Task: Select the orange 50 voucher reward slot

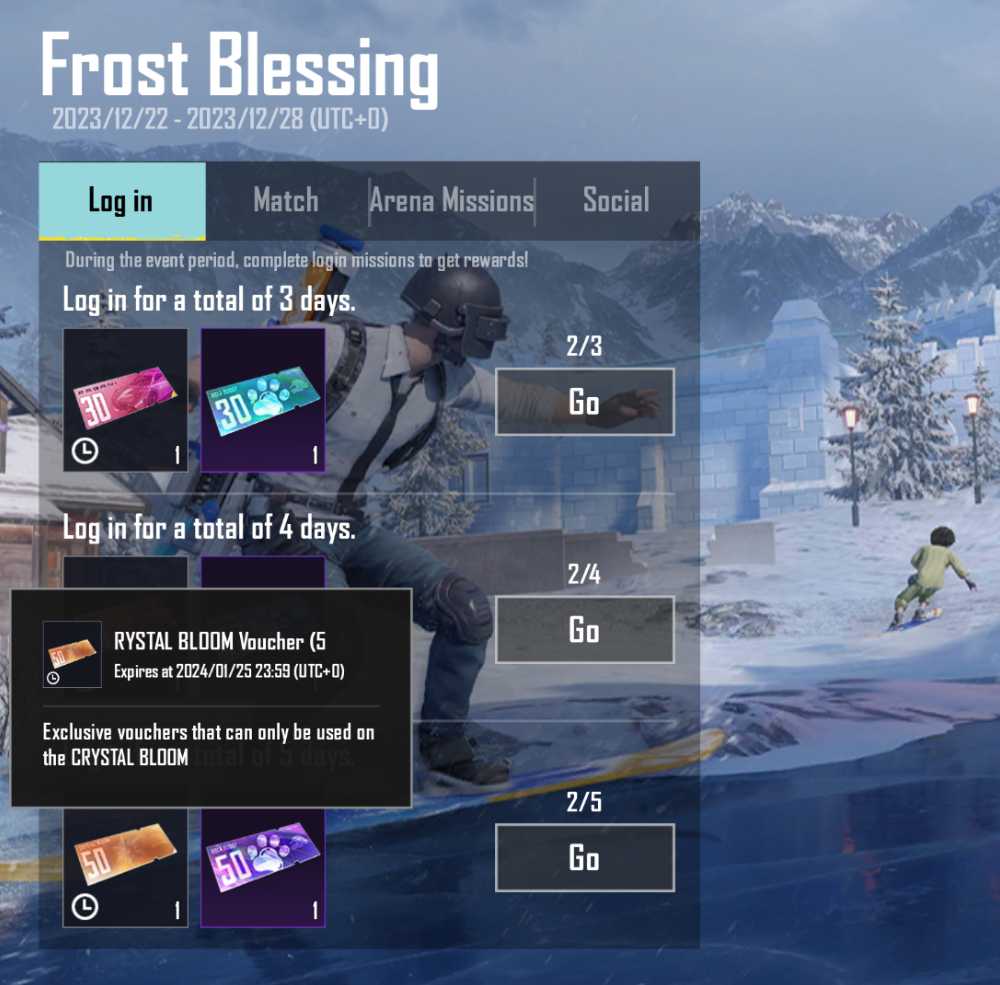Action: click(x=125, y=866)
